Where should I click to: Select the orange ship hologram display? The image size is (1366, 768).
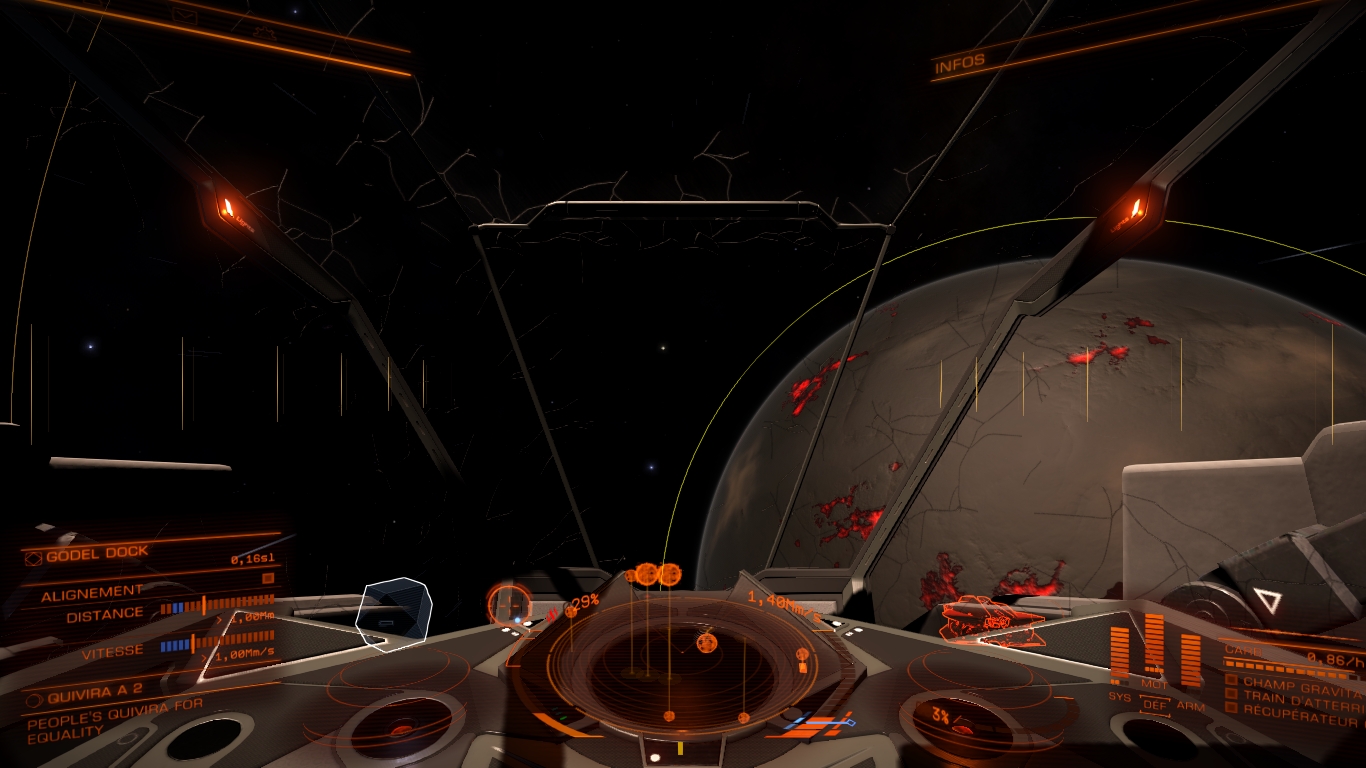[992, 618]
